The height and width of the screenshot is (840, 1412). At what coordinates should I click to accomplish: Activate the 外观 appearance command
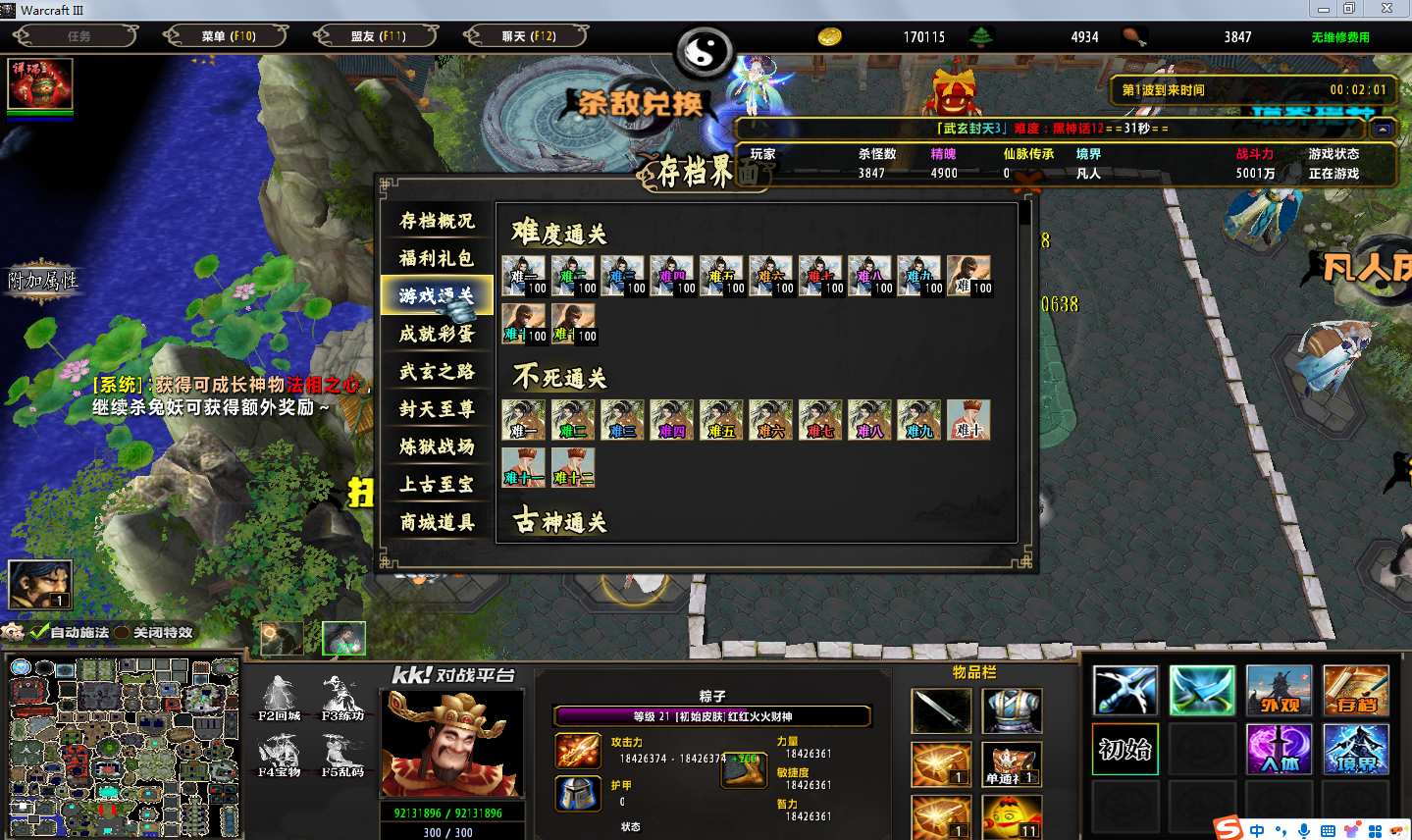tap(1279, 691)
